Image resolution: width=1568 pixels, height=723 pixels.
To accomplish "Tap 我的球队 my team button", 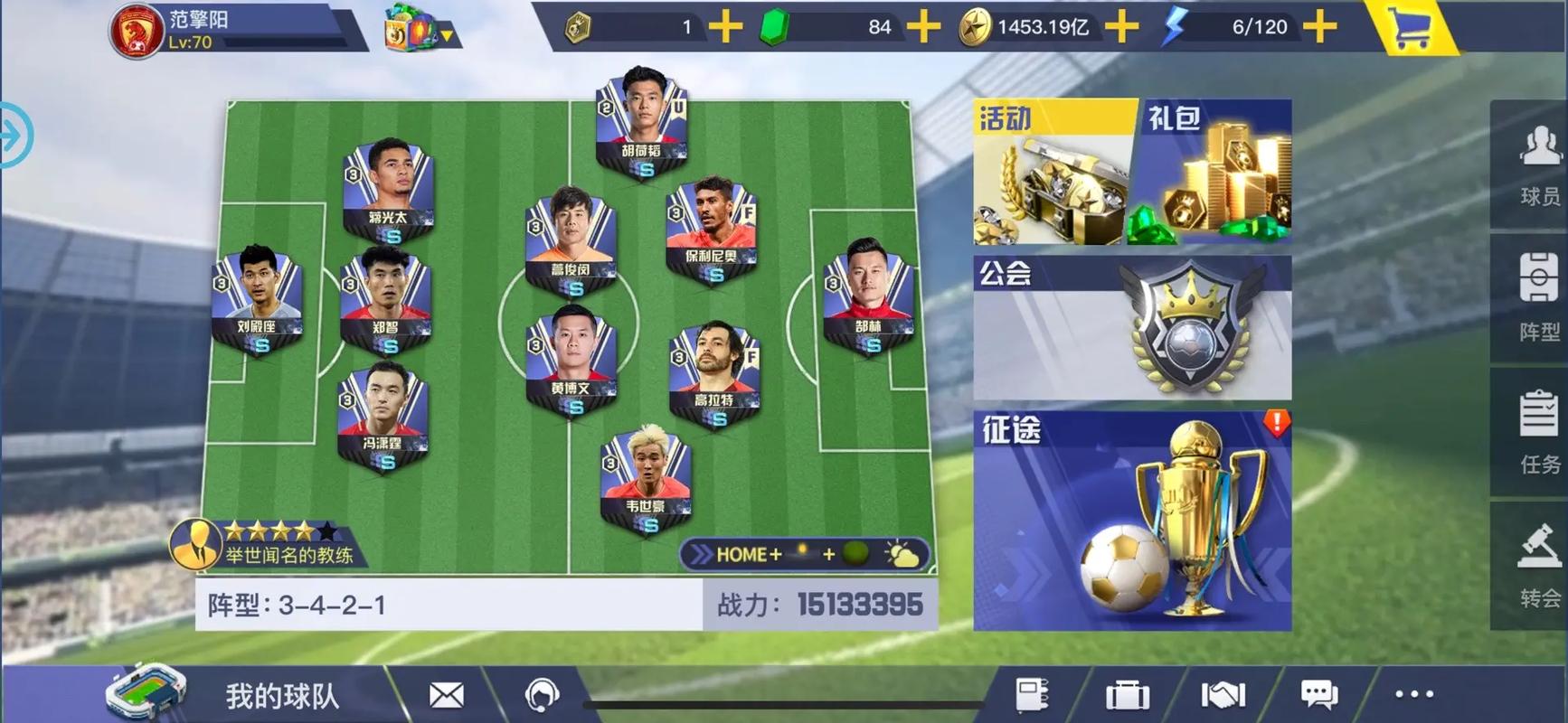I will click(x=281, y=695).
